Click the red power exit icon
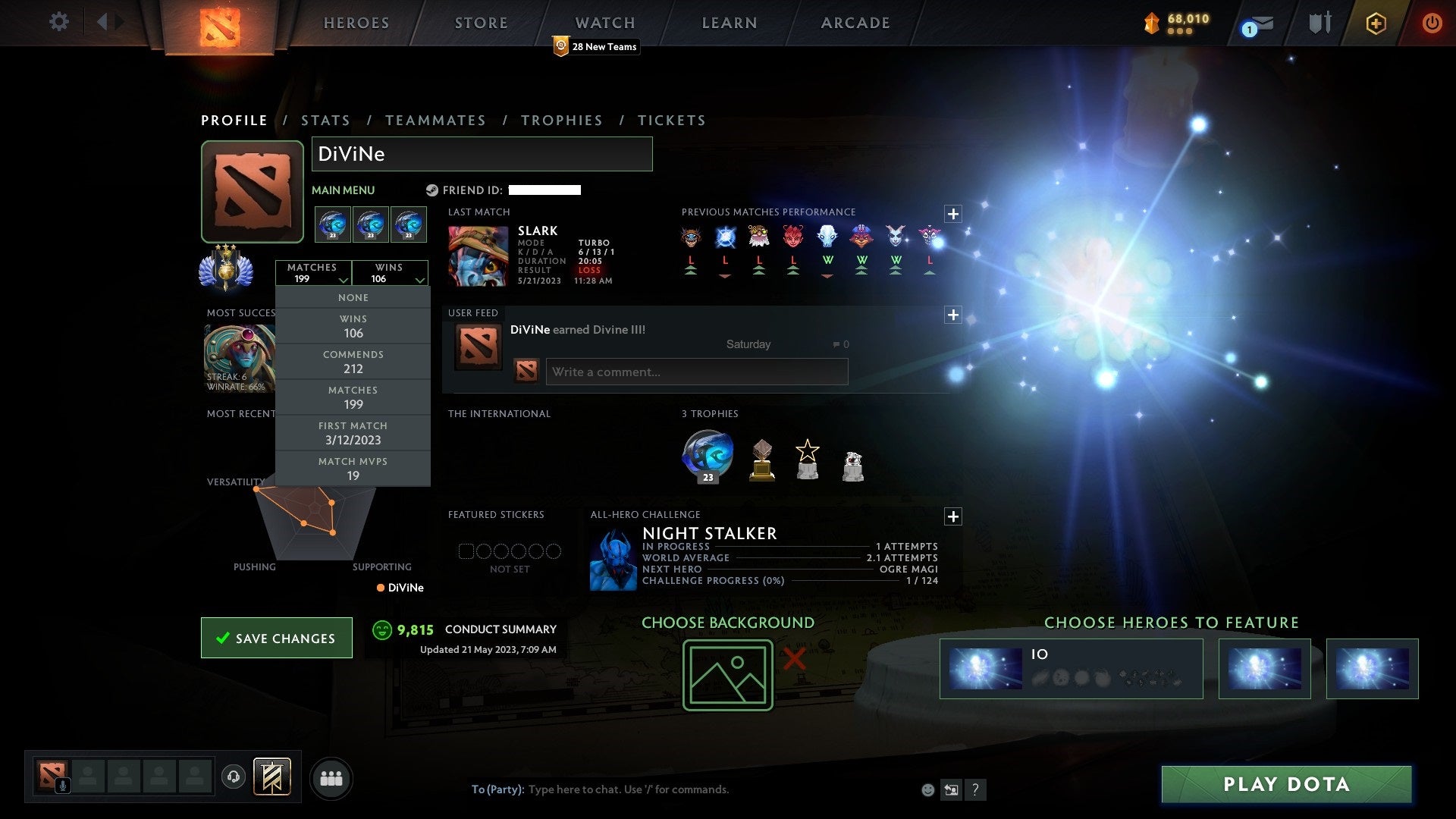 point(1432,23)
